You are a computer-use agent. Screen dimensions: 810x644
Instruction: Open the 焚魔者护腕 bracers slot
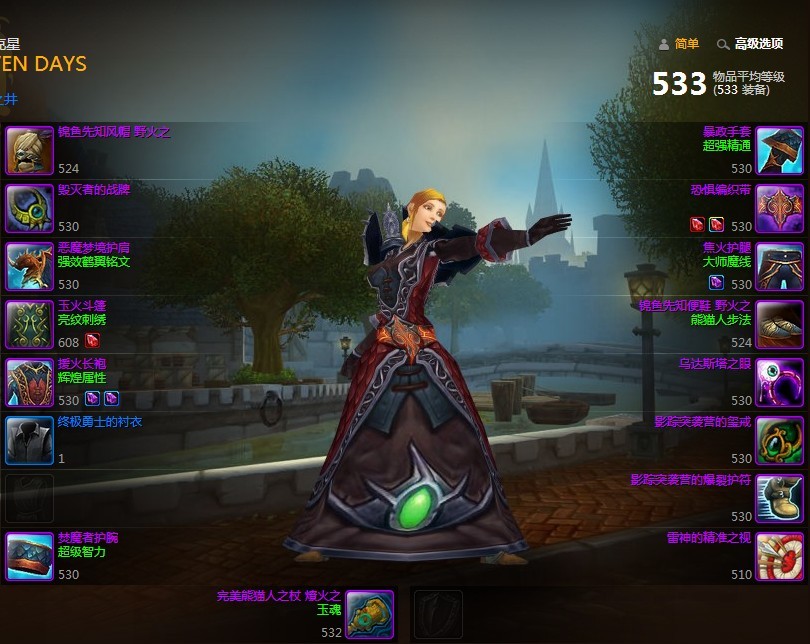pyautogui.click(x=30, y=556)
